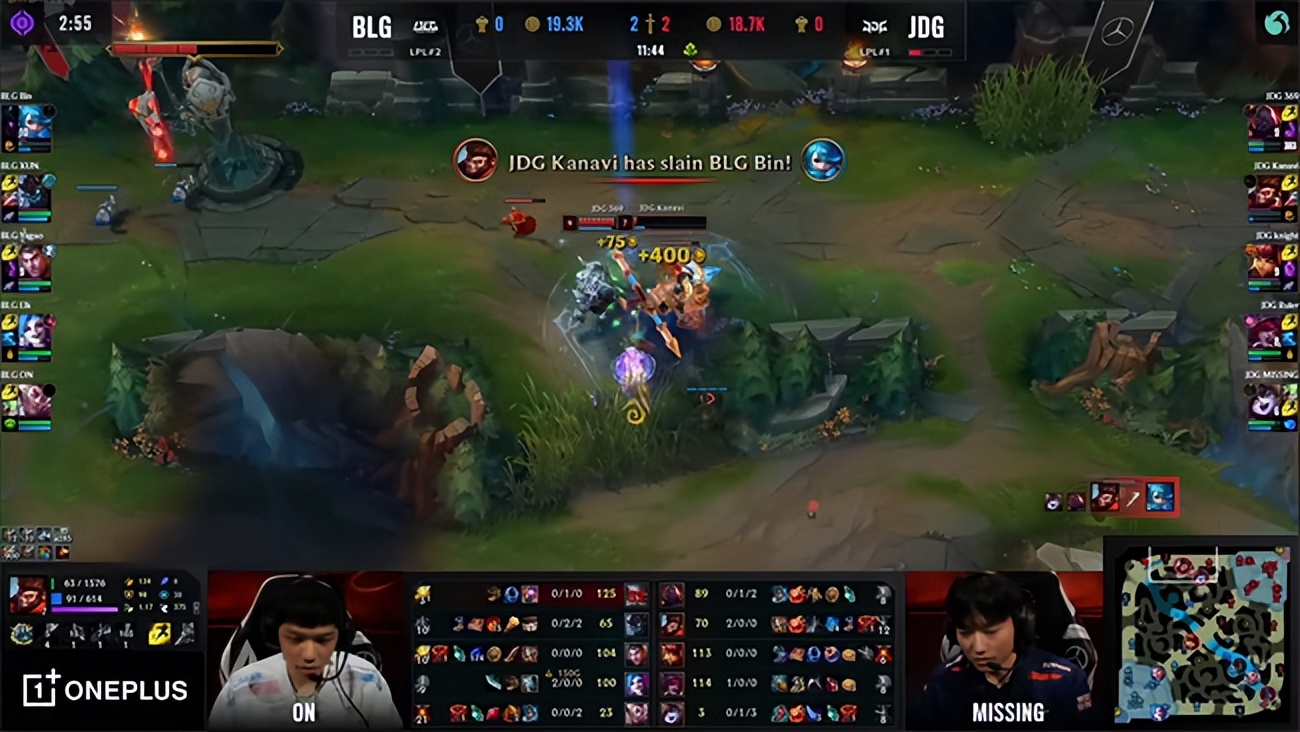Click the turret sword icon between kill scores
The width and height of the screenshot is (1300, 732).
point(650,23)
